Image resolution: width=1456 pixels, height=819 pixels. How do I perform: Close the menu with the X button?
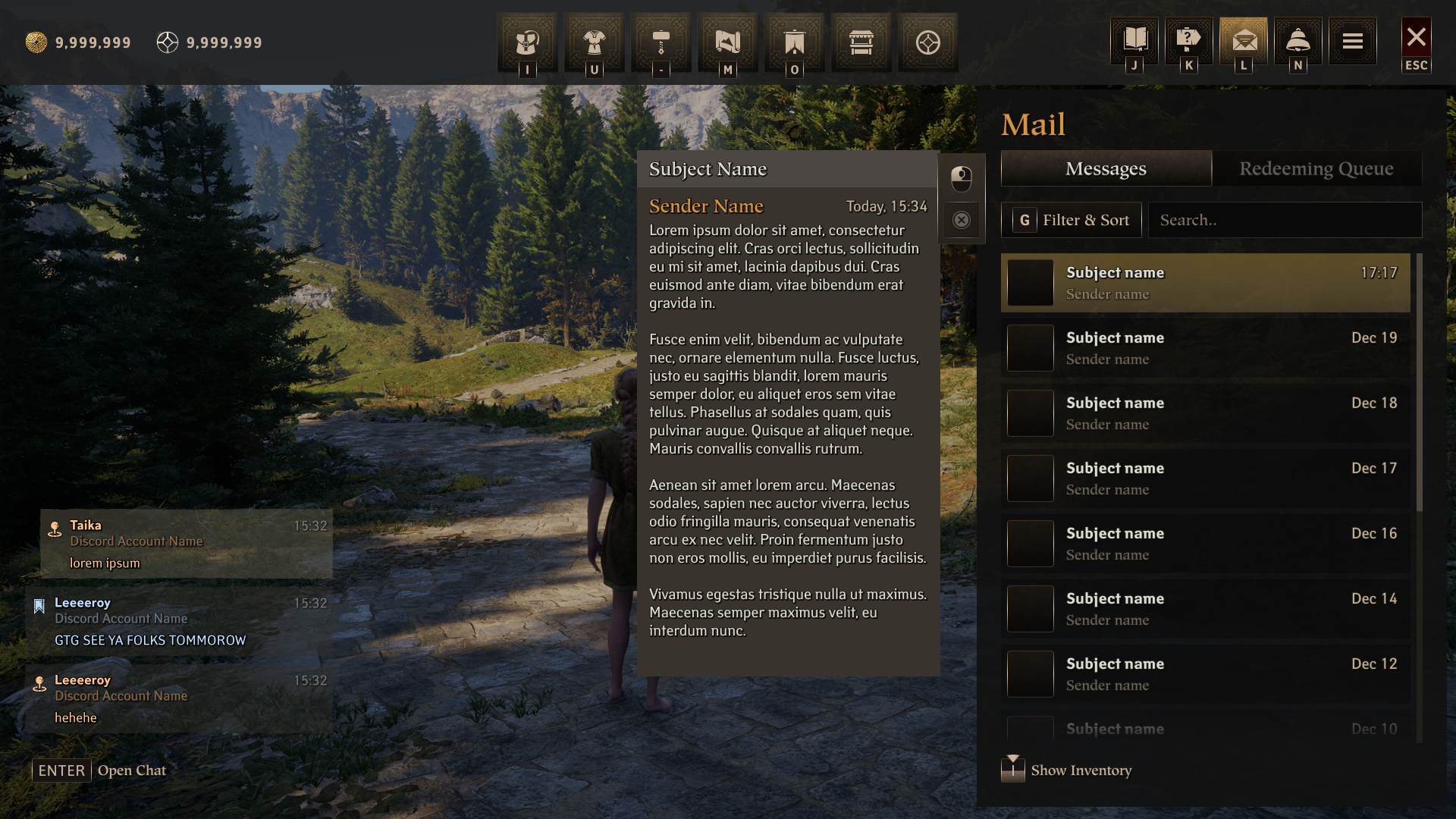point(1416,38)
